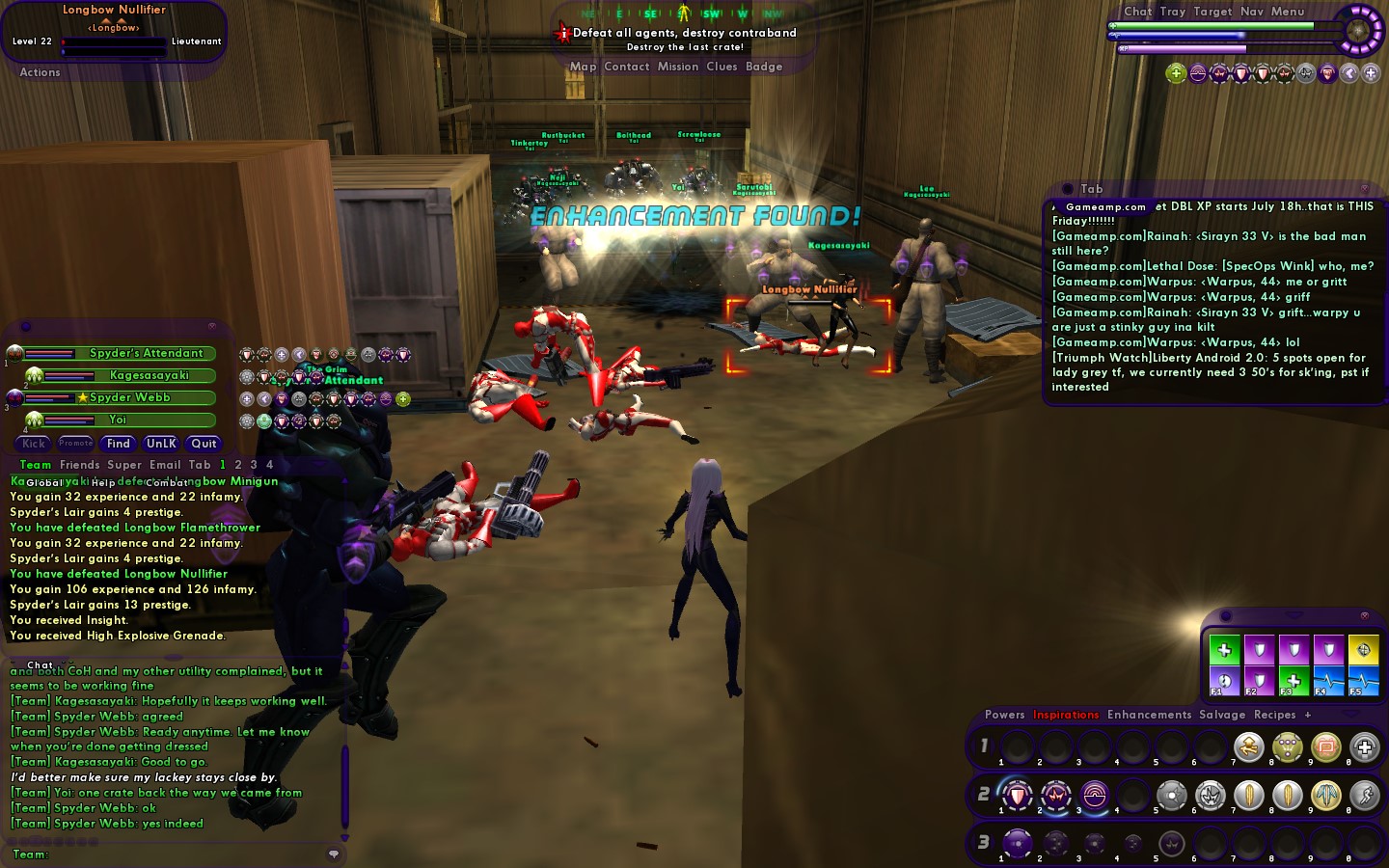Click the Find team member button
Image resolution: width=1389 pixels, height=868 pixels.
[119, 444]
